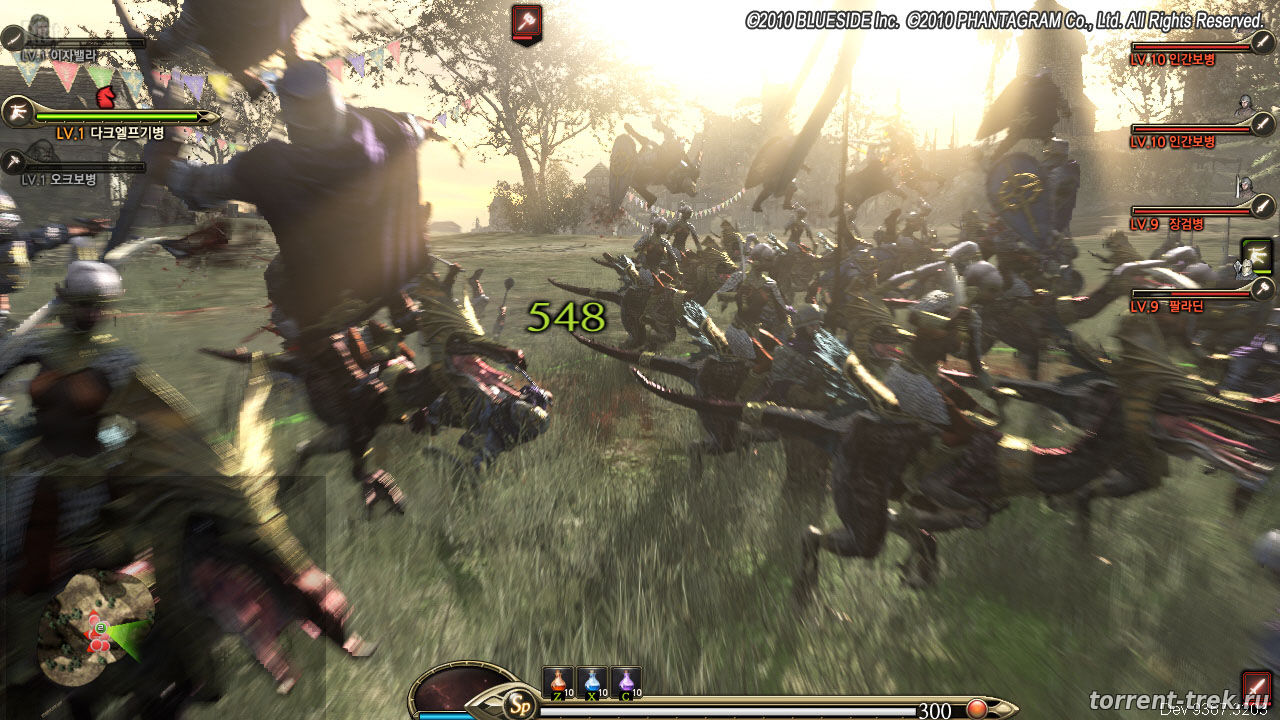The image size is (1280, 720).
Task: Select the 오크보병 infantry unit icon
Action: point(13,162)
